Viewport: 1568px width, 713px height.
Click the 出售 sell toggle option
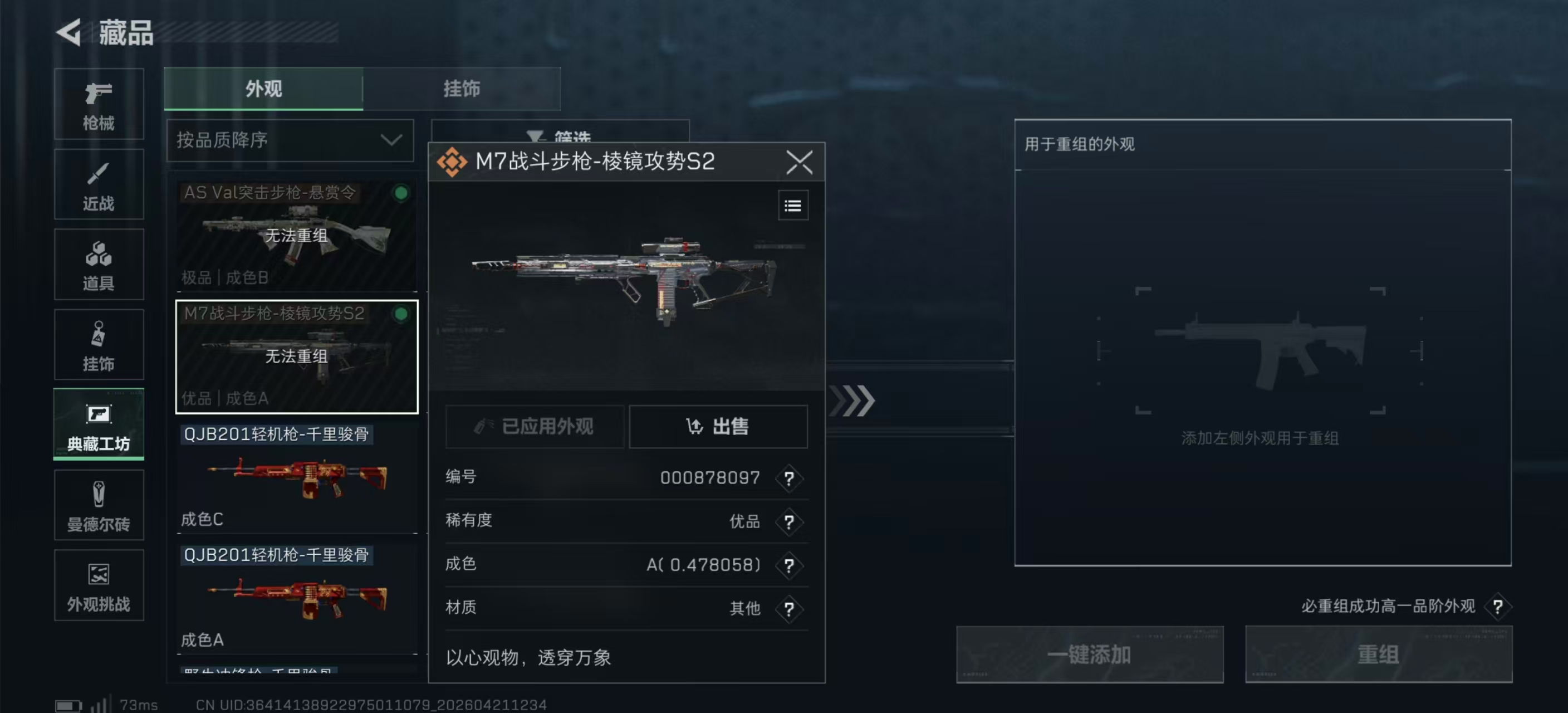(x=718, y=426)
